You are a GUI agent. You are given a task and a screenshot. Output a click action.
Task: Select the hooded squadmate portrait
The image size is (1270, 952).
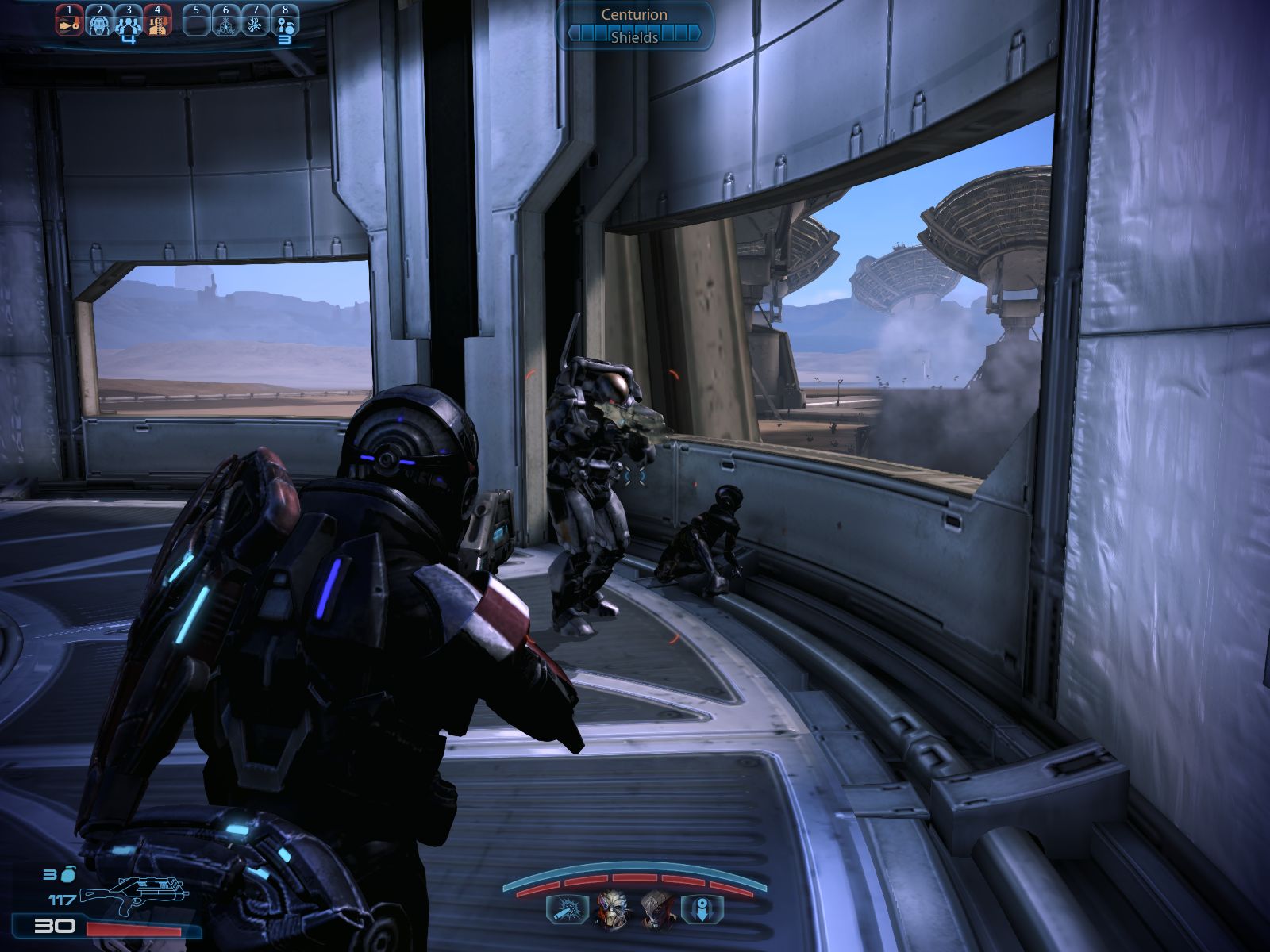pyautogui.click(x=656, y=908)
